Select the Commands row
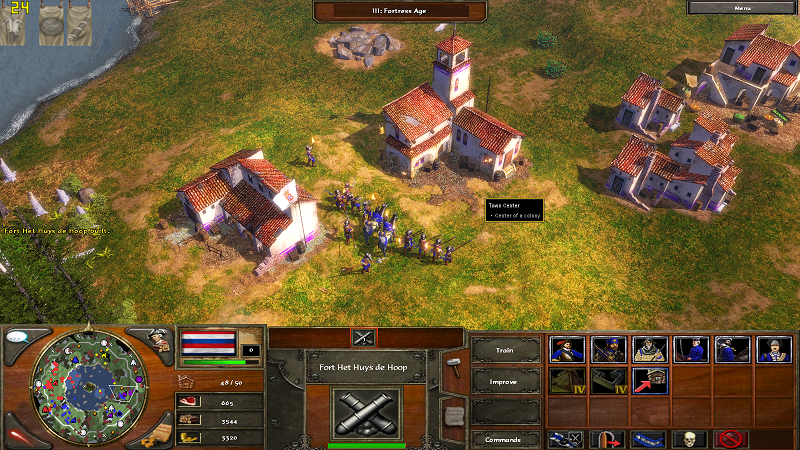800x450 pixels. [x=506, y=439]
